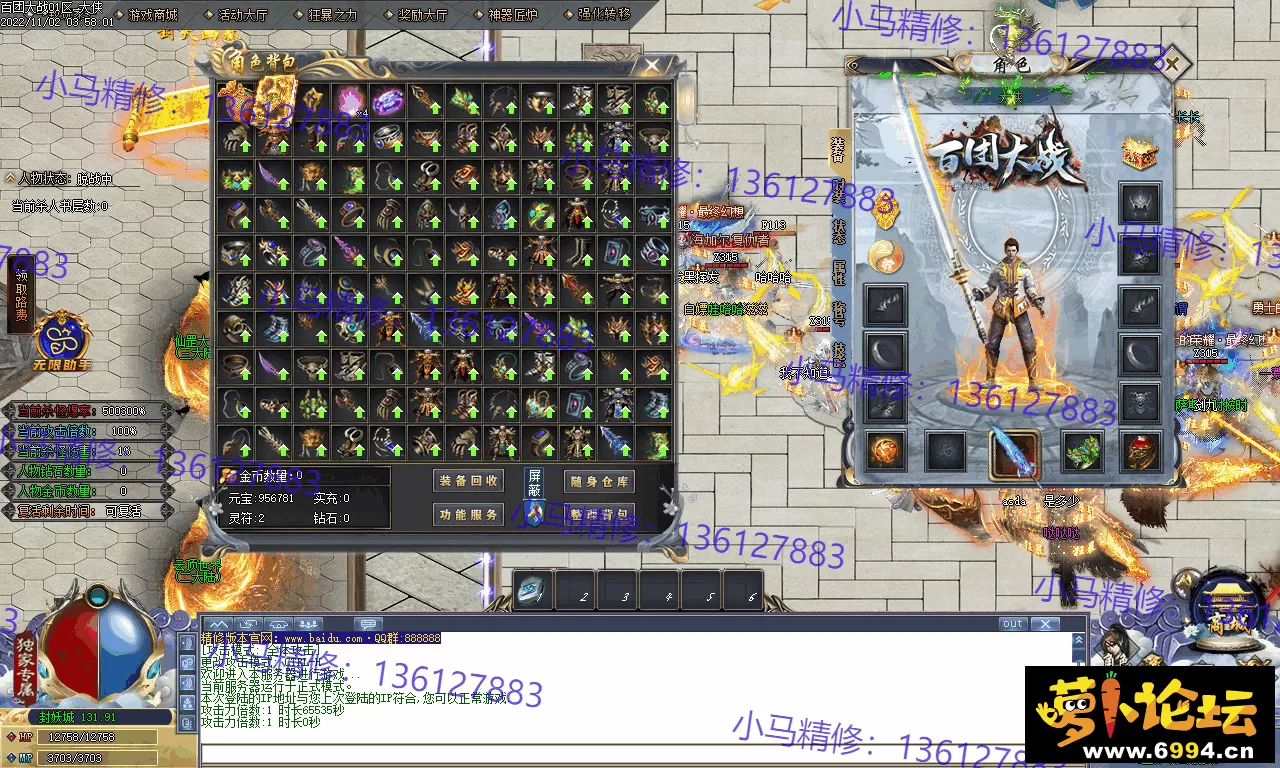Open the 随身仓库 portable warehouse
The image size is (1280, 768).
[x=599, y=481]
